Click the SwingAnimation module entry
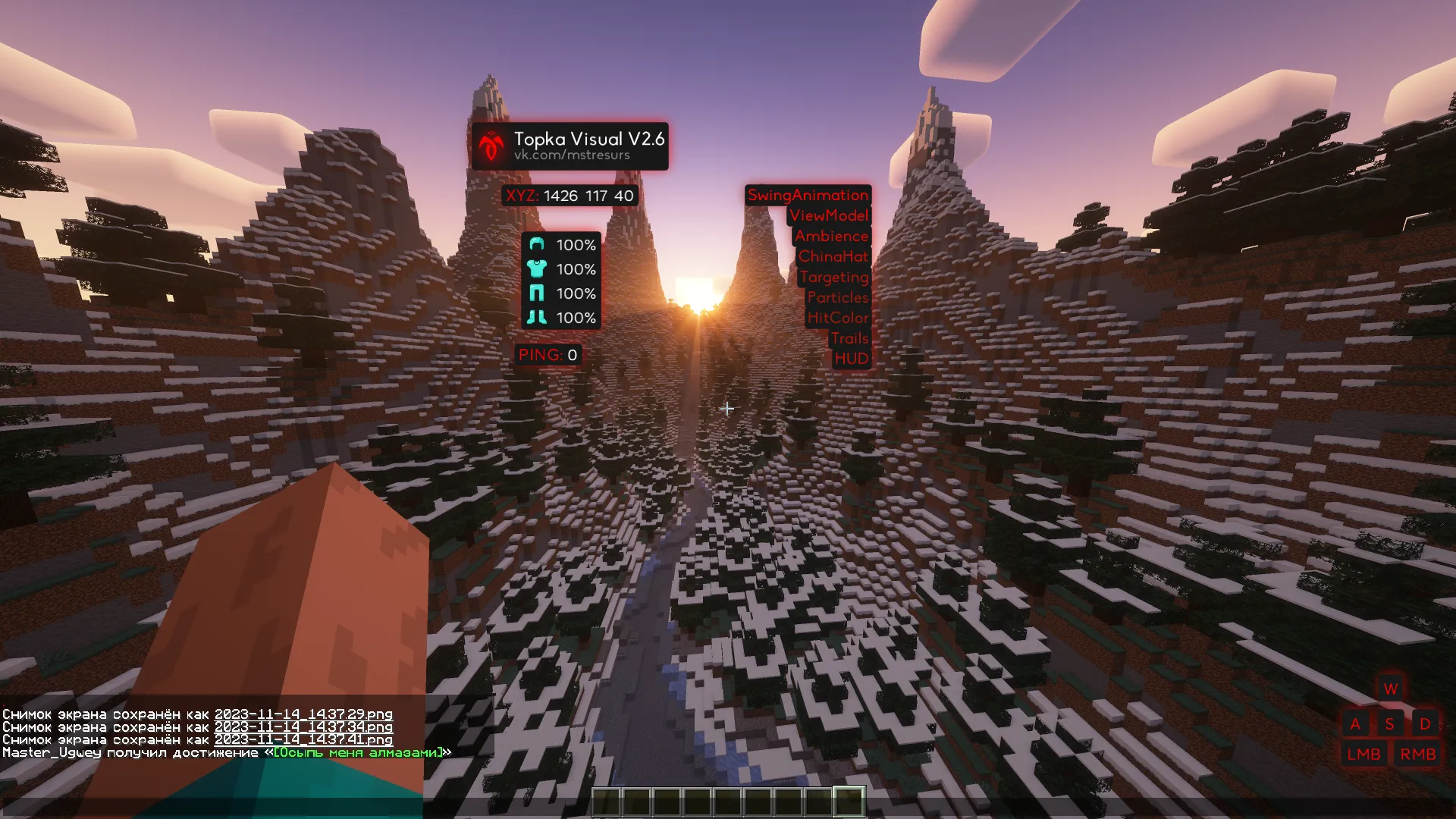The image size is (1456, 819). point(808,196)
